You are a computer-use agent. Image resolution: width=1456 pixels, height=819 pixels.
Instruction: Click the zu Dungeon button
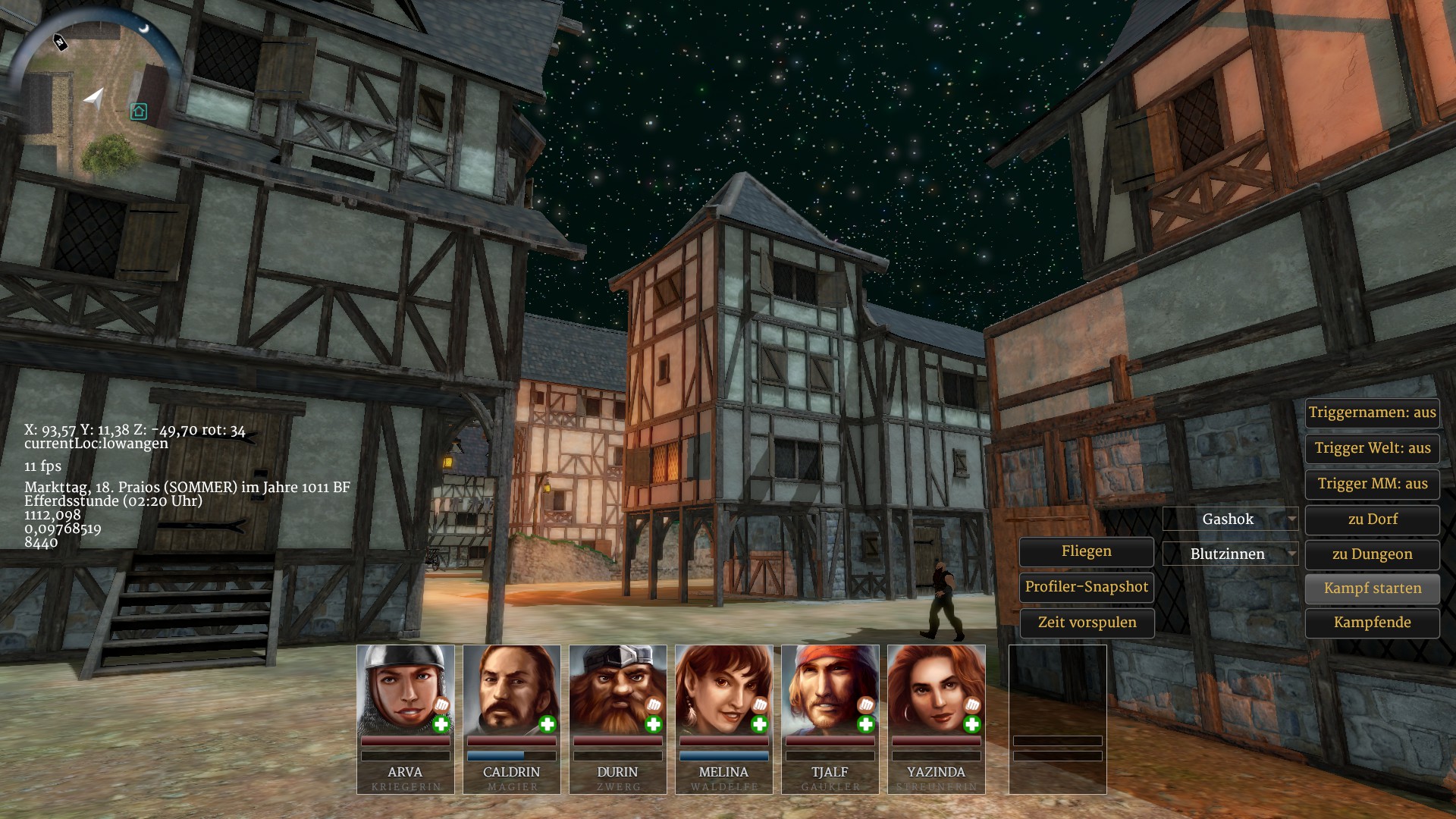point(1372,554)
